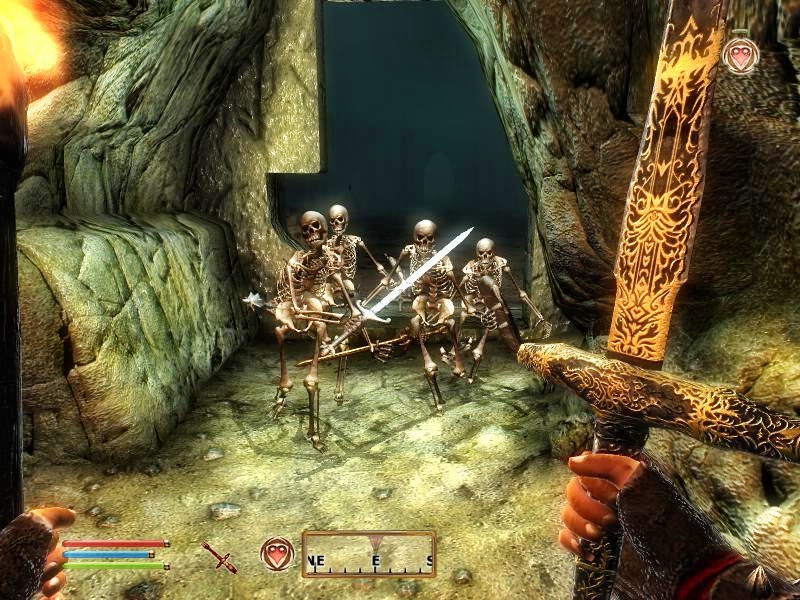Click the compass bar showing NE, E, S
The width and height of the screenshot is (800, 600).
click(369, 554)
